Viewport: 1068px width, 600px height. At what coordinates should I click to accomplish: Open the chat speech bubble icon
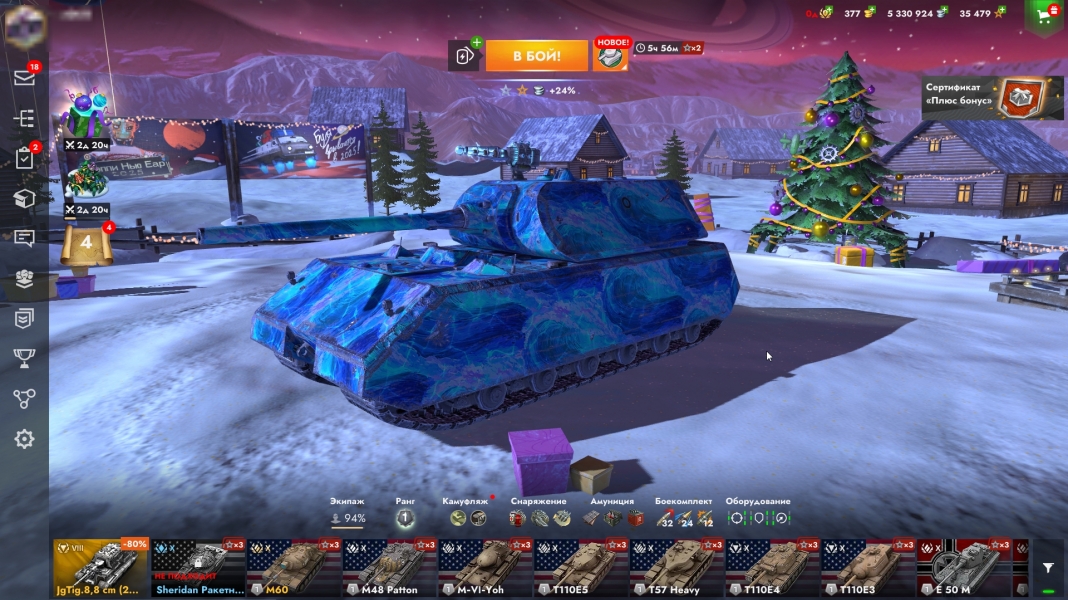pos(24,238)
